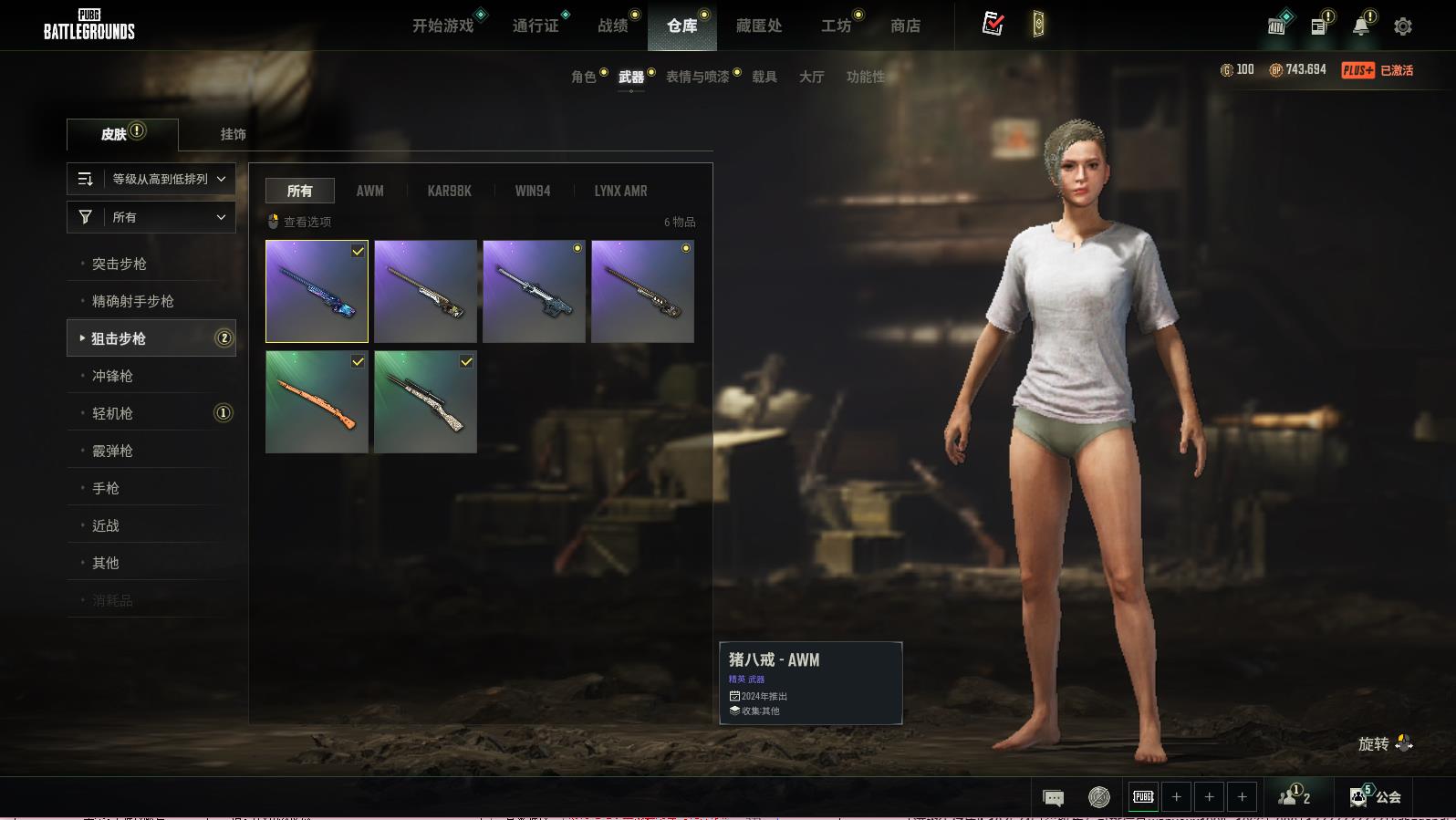Choose the 突击步枪 weapon category

(120, 264)
